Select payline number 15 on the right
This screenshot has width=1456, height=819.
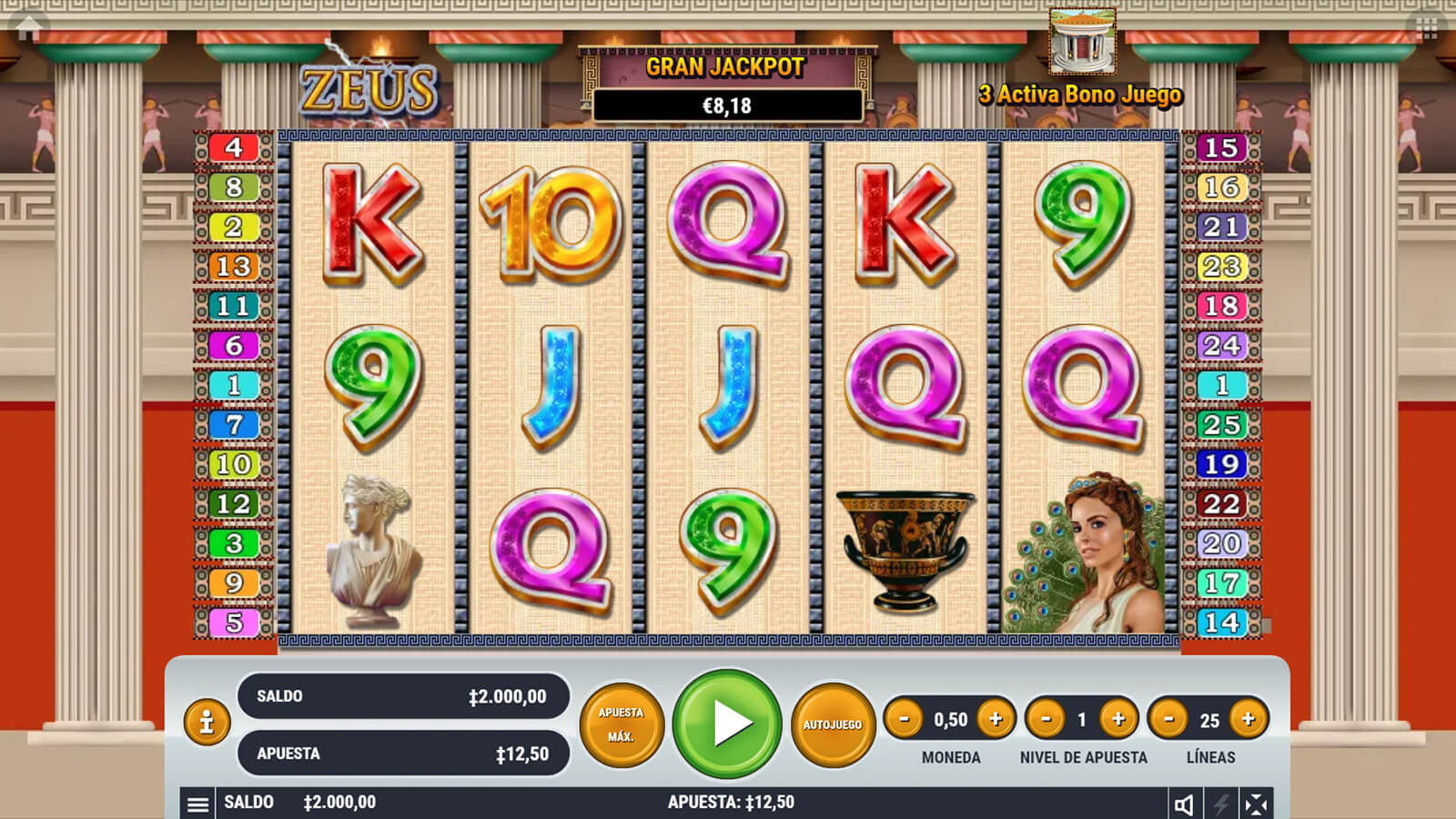pos(1221,147)
